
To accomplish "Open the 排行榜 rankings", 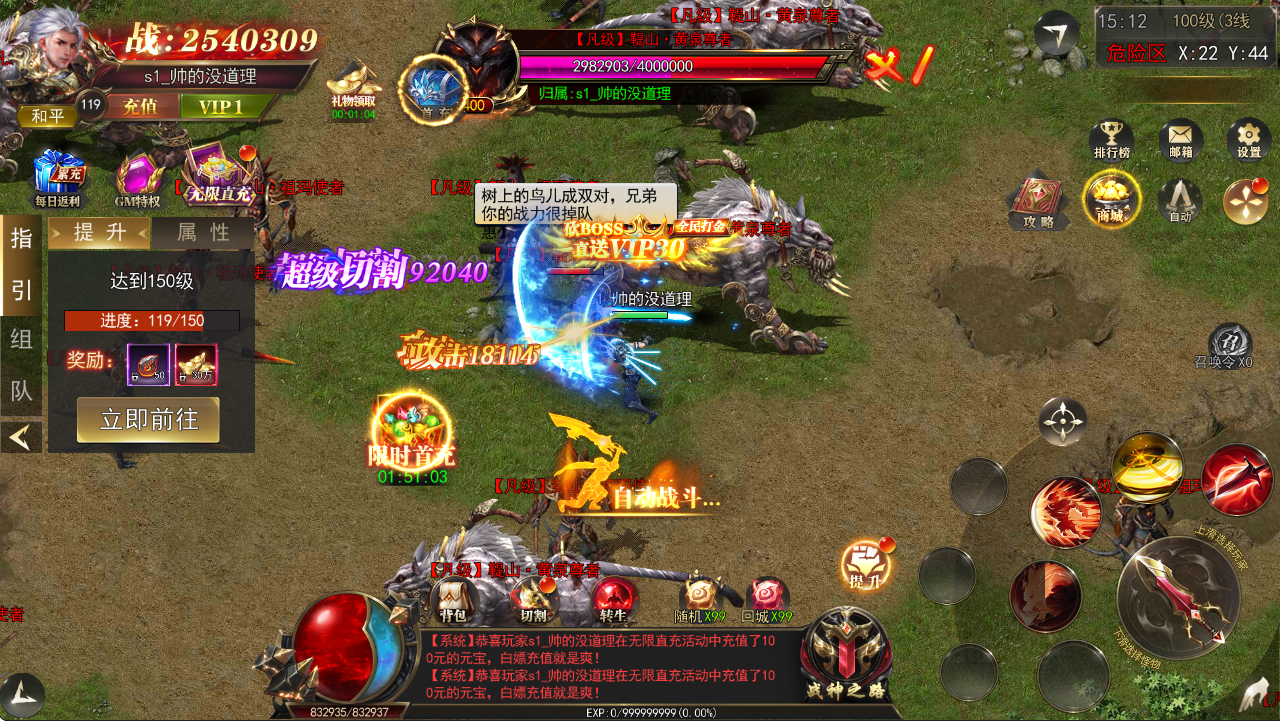I will pos(1111,141).
